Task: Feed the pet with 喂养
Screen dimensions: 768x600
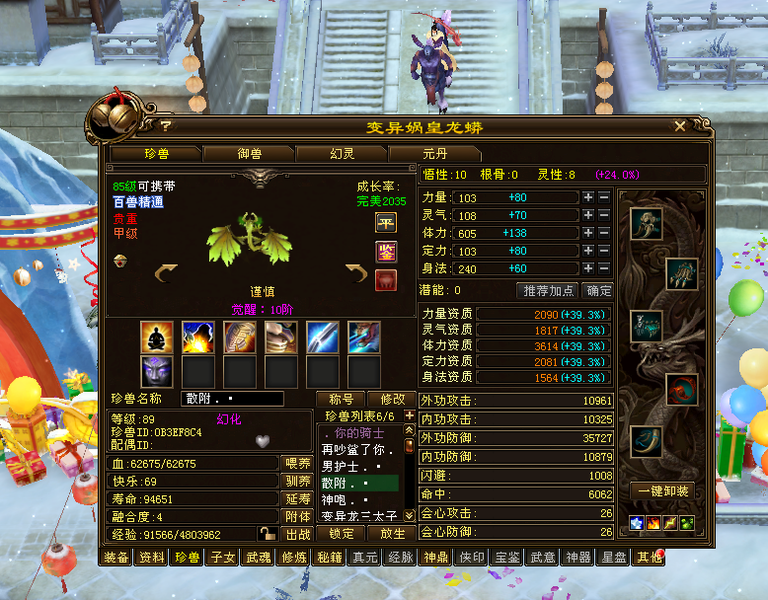Action: 297,463
